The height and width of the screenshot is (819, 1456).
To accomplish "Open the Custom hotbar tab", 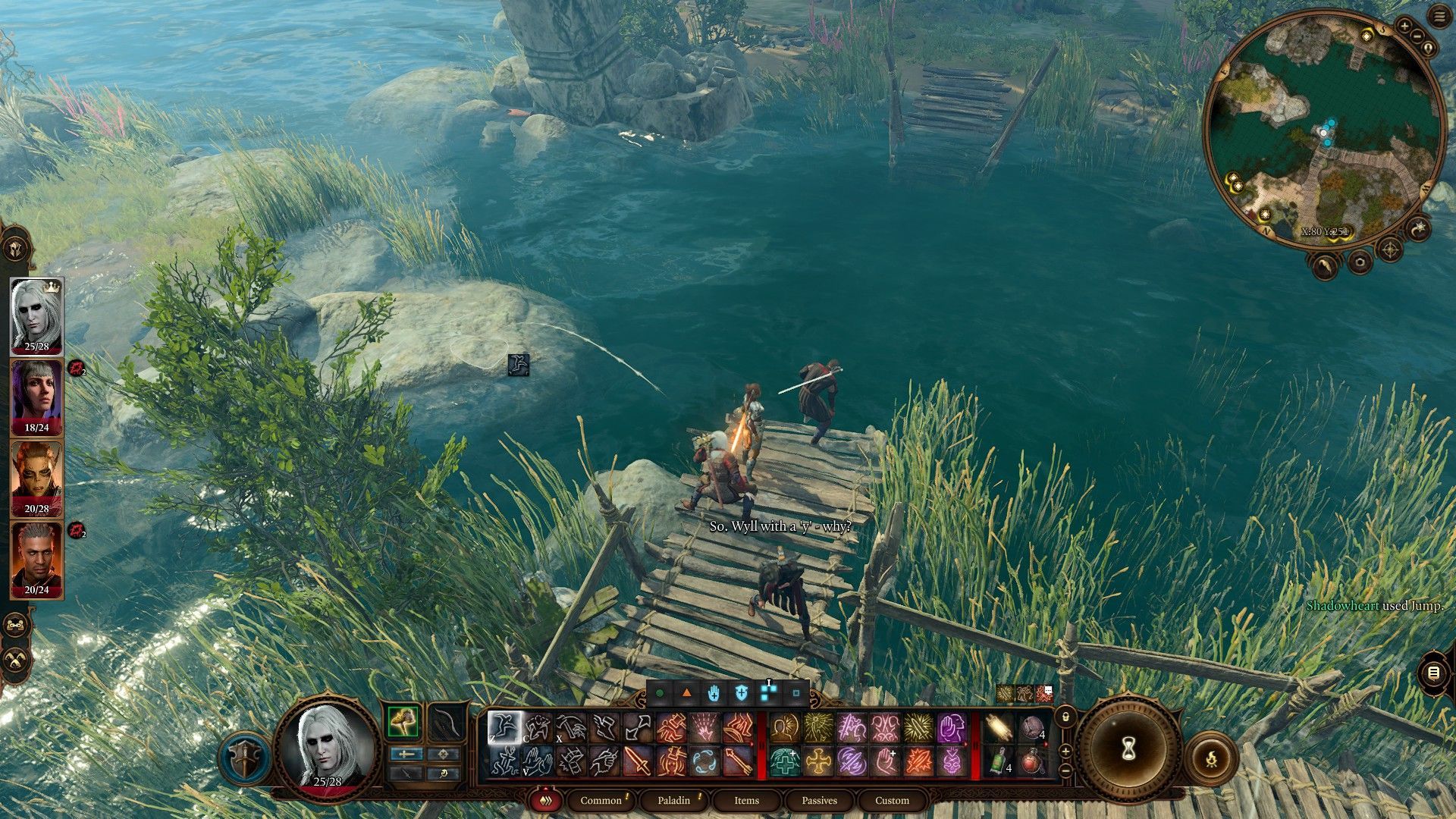I will pyautogui.click(x=892, y=800).
